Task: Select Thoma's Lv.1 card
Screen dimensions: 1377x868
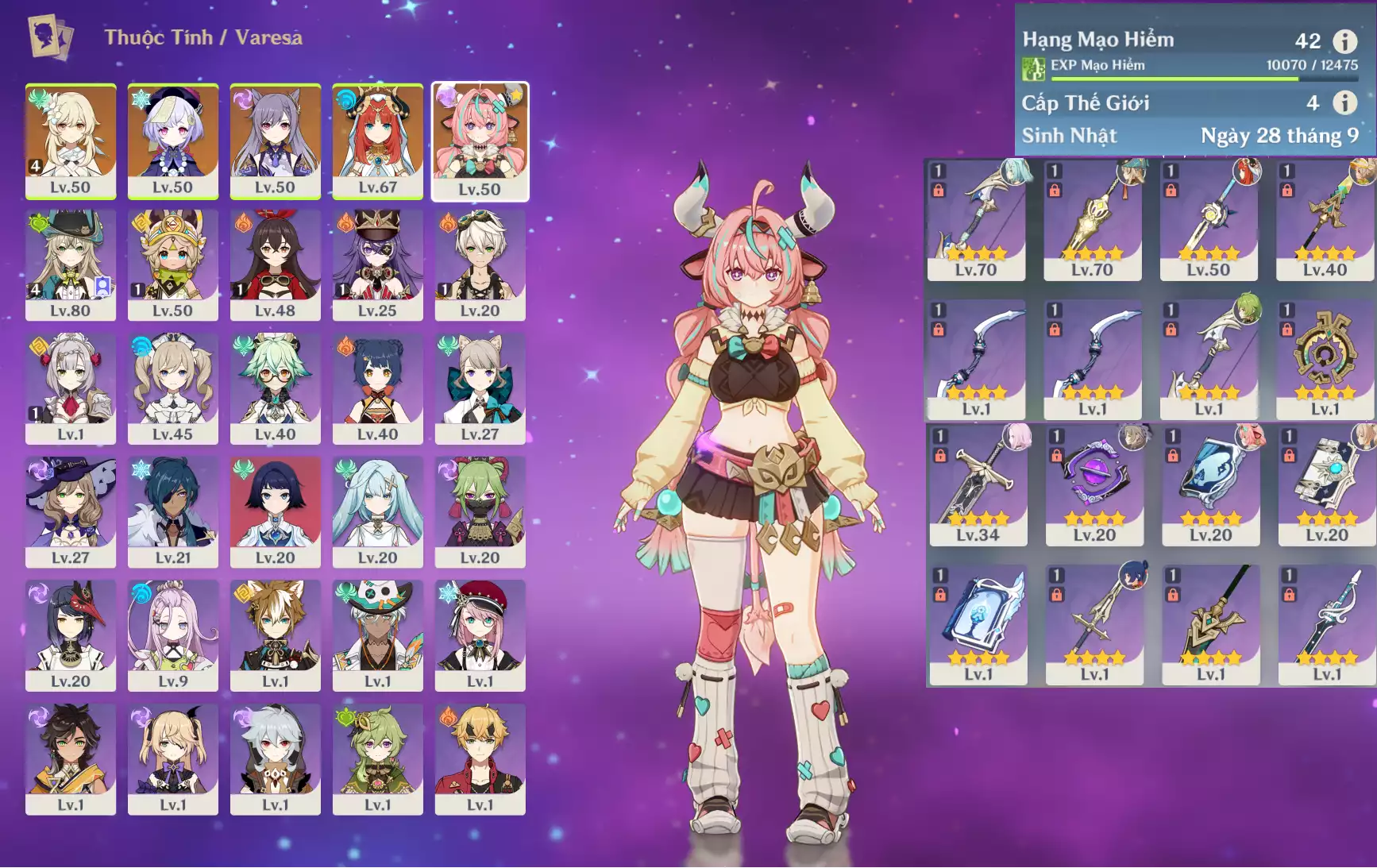Action: pos(480,759)
